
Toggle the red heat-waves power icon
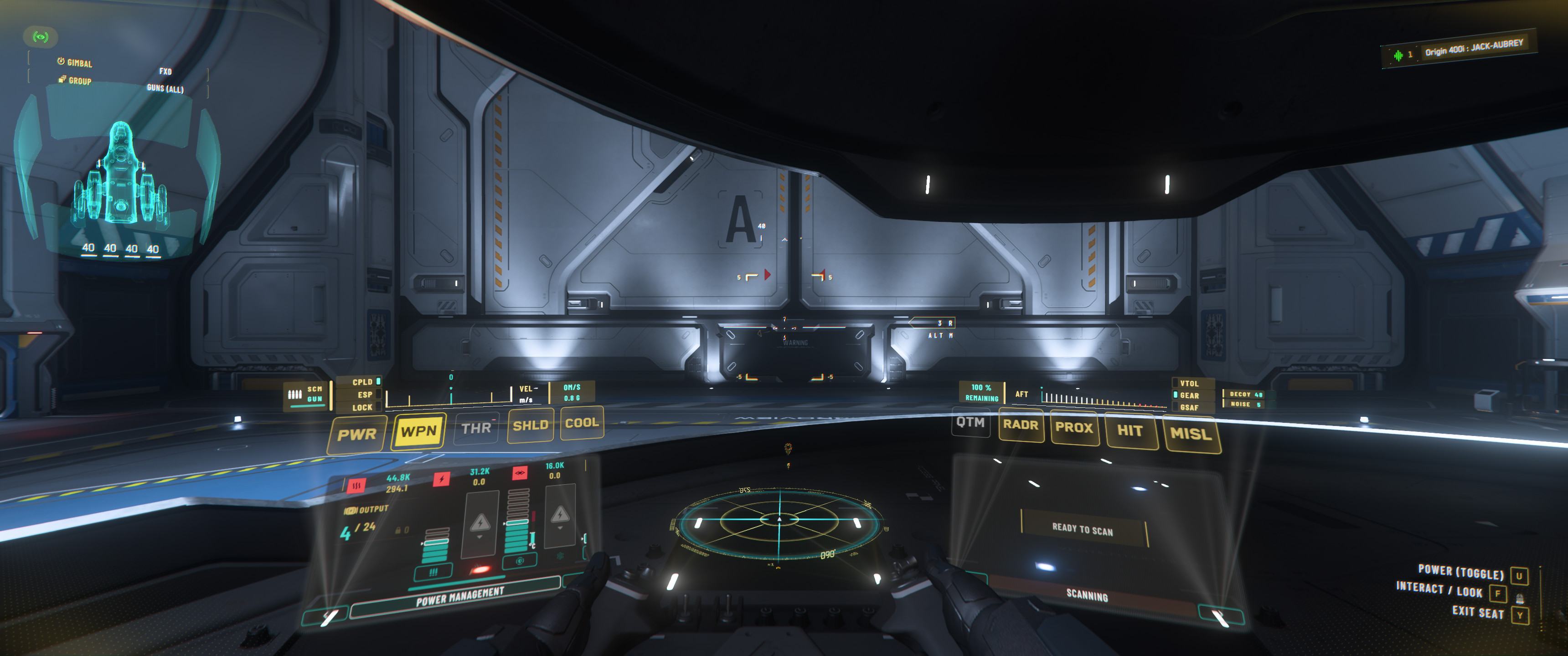coord(356,486)
